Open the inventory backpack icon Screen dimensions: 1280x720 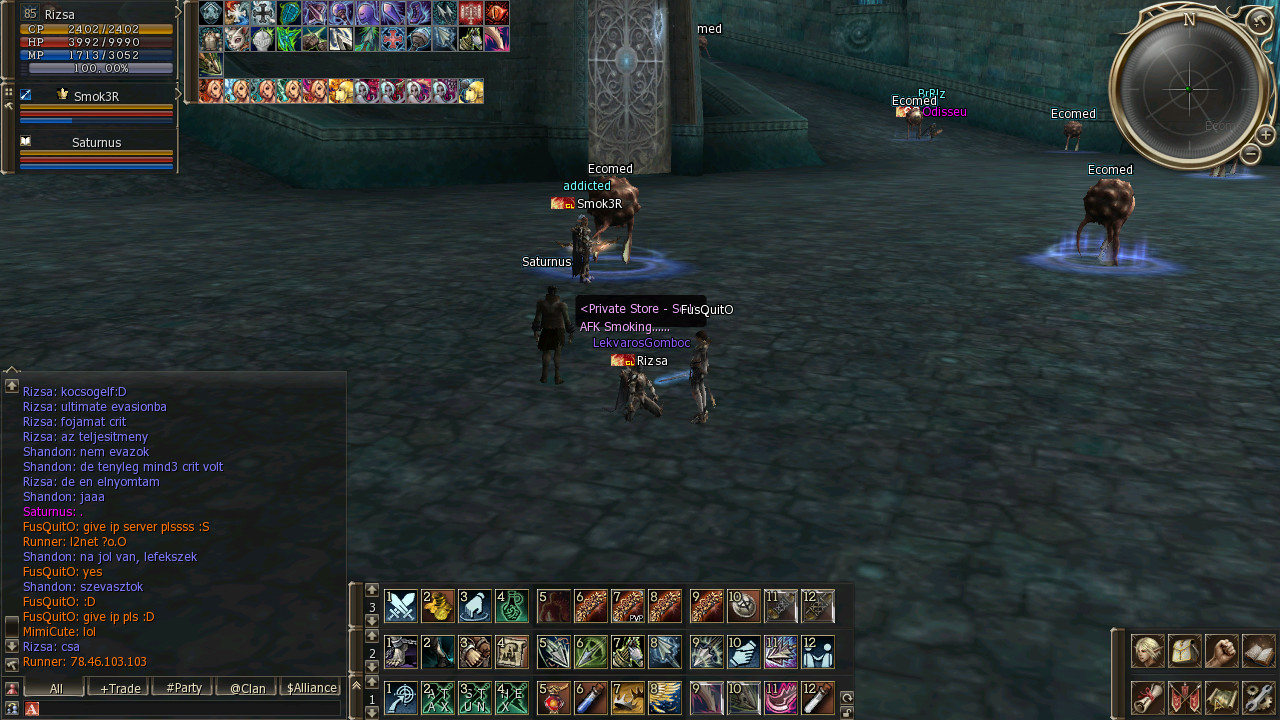click(1185, 651)
